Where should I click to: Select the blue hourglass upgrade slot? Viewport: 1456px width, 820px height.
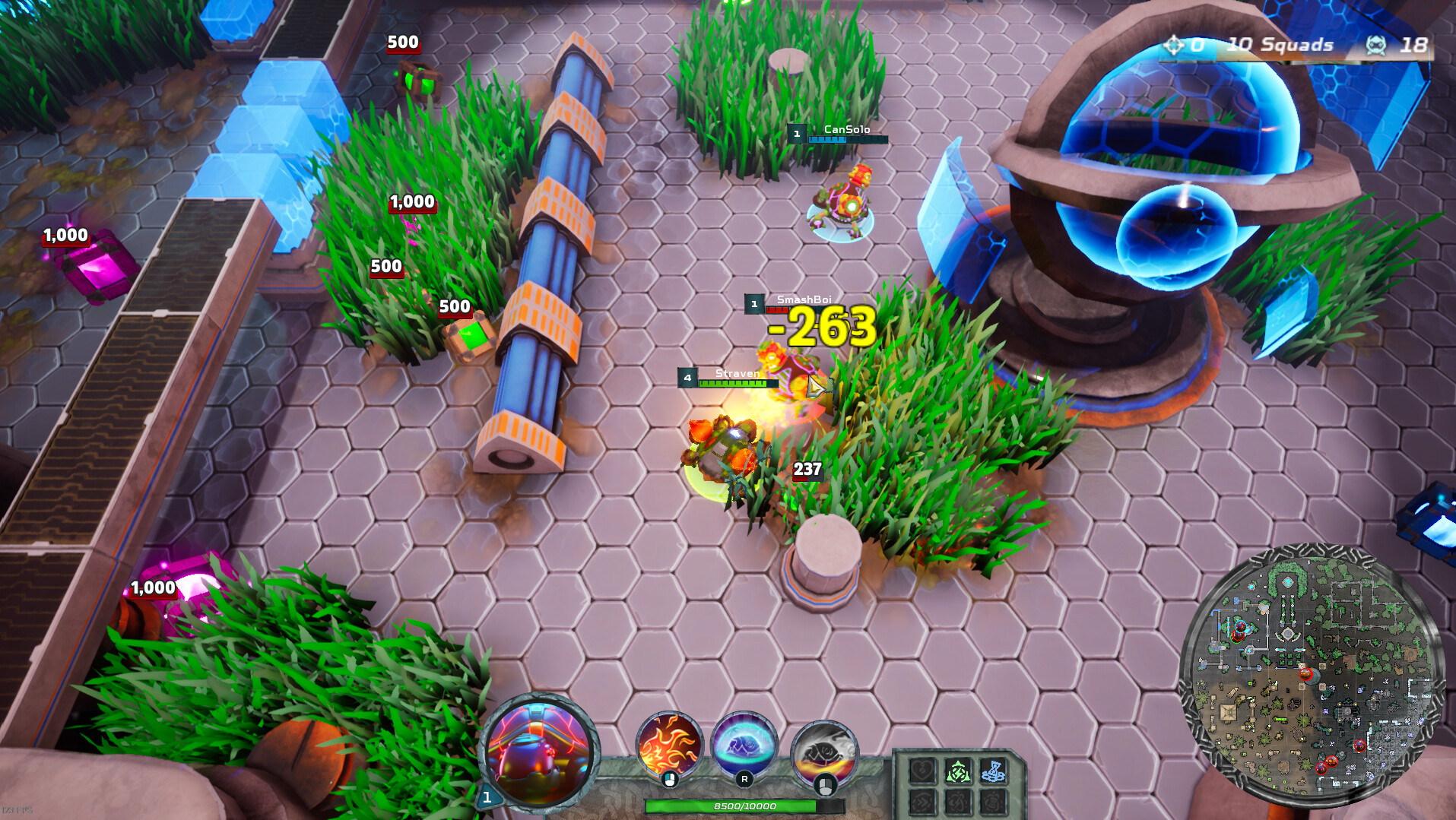tap(992, 772)
